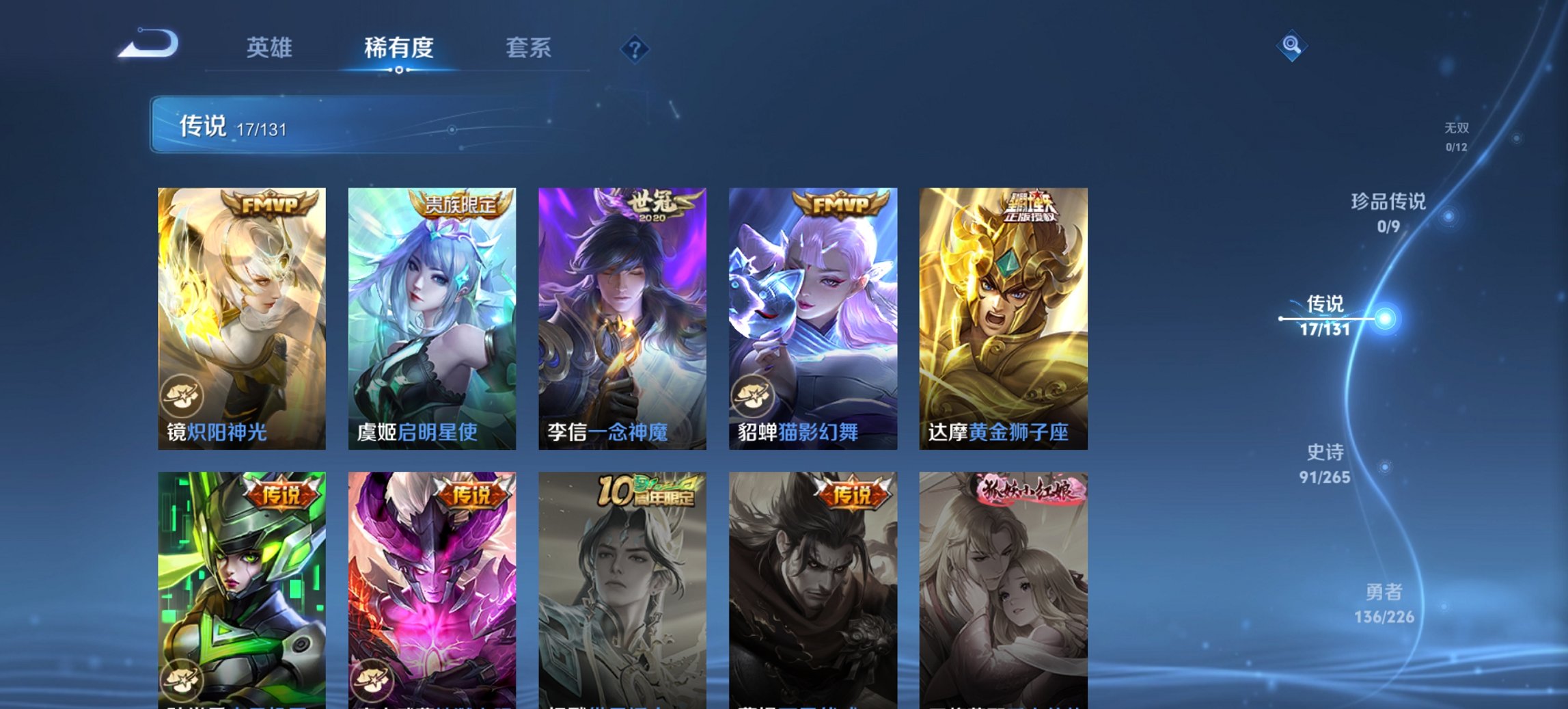Switch to the 套系 tab

click(x=529, y=48)
